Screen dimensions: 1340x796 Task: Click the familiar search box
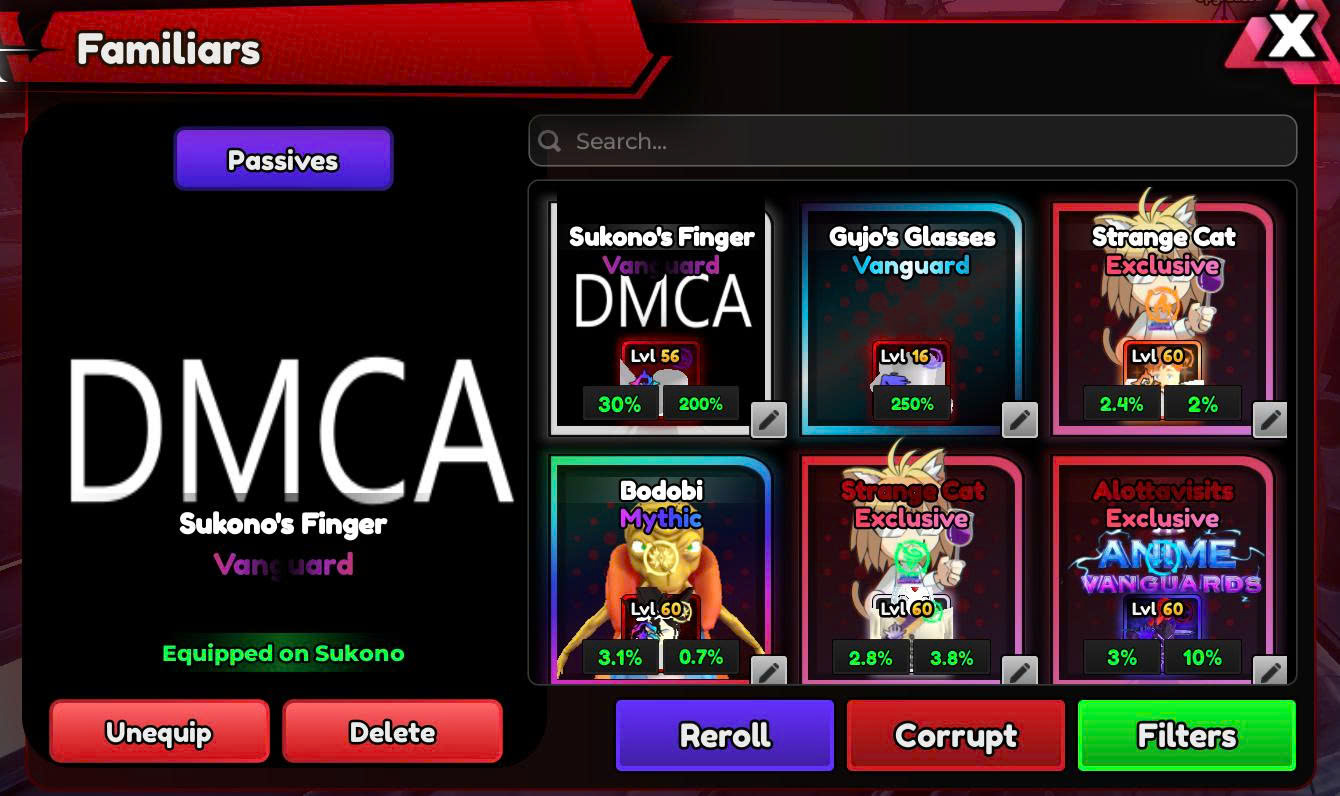[912, 141]
